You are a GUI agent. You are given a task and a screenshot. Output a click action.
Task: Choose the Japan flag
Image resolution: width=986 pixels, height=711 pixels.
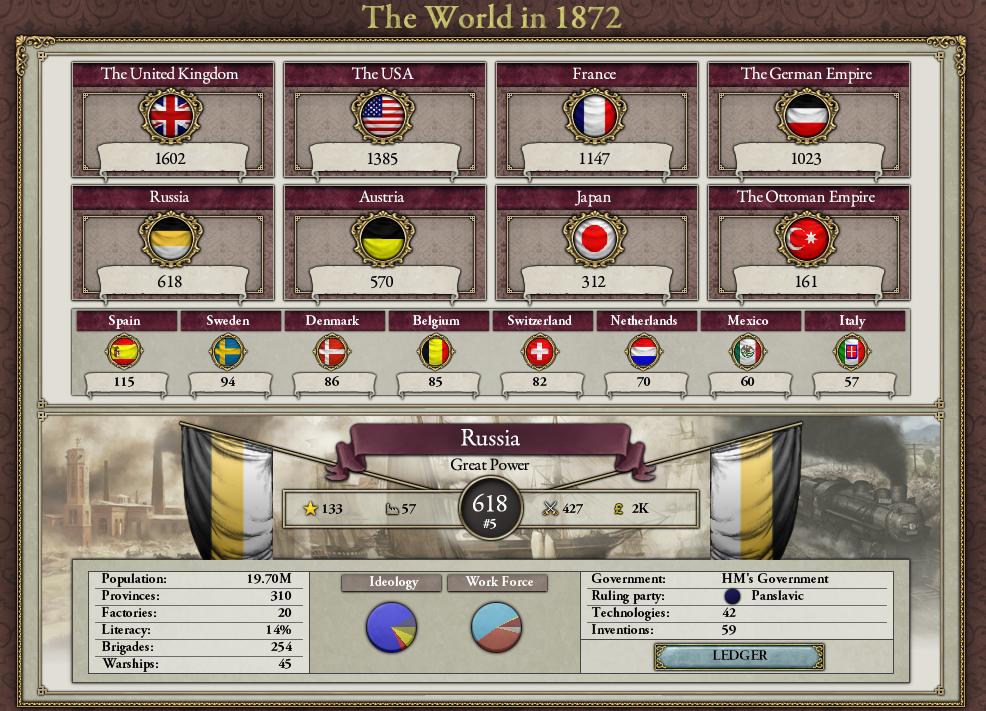[594, 239]
